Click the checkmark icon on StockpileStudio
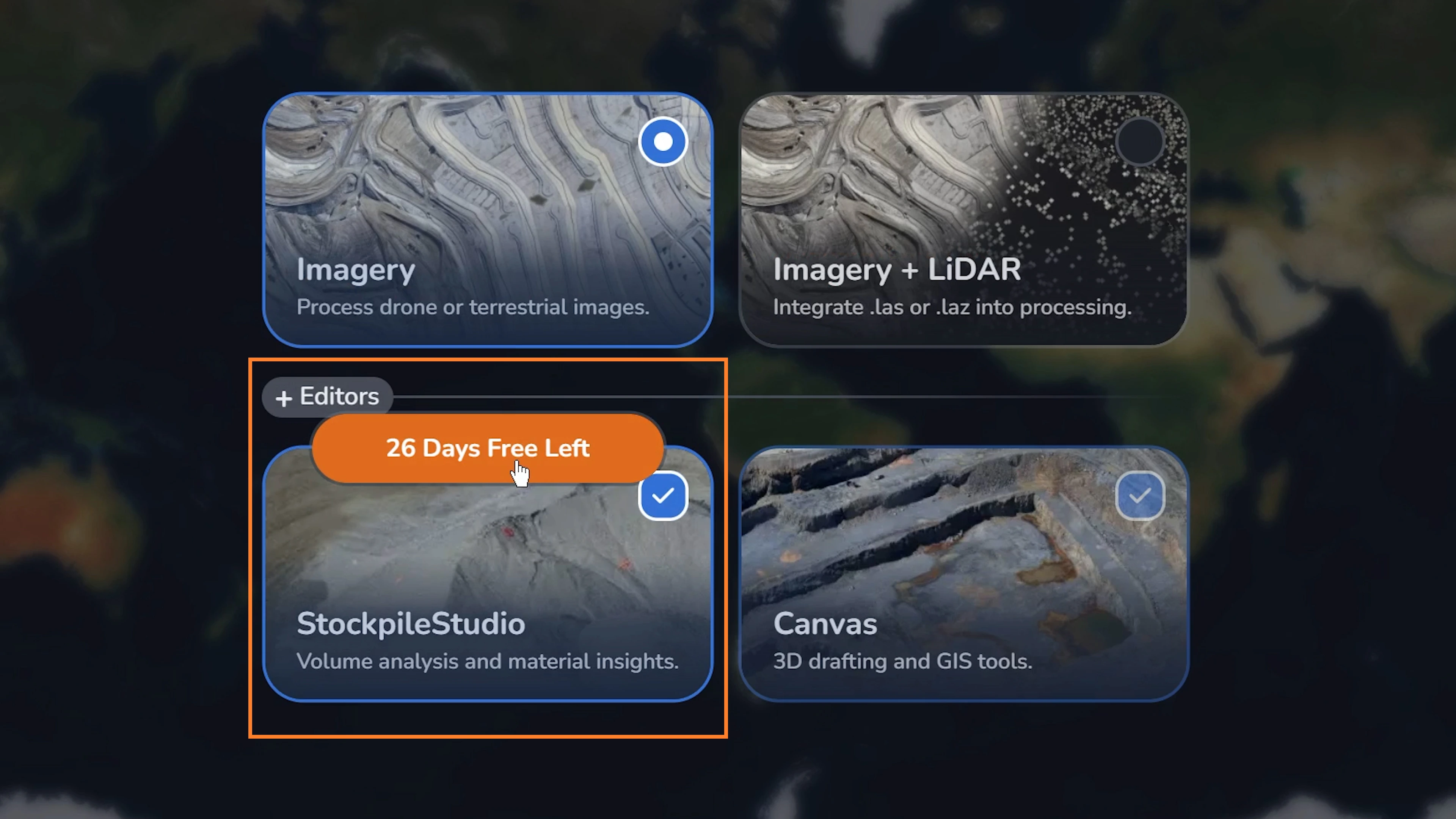Viewport: 1456px width, 819px height. click(x=663, y=496)
